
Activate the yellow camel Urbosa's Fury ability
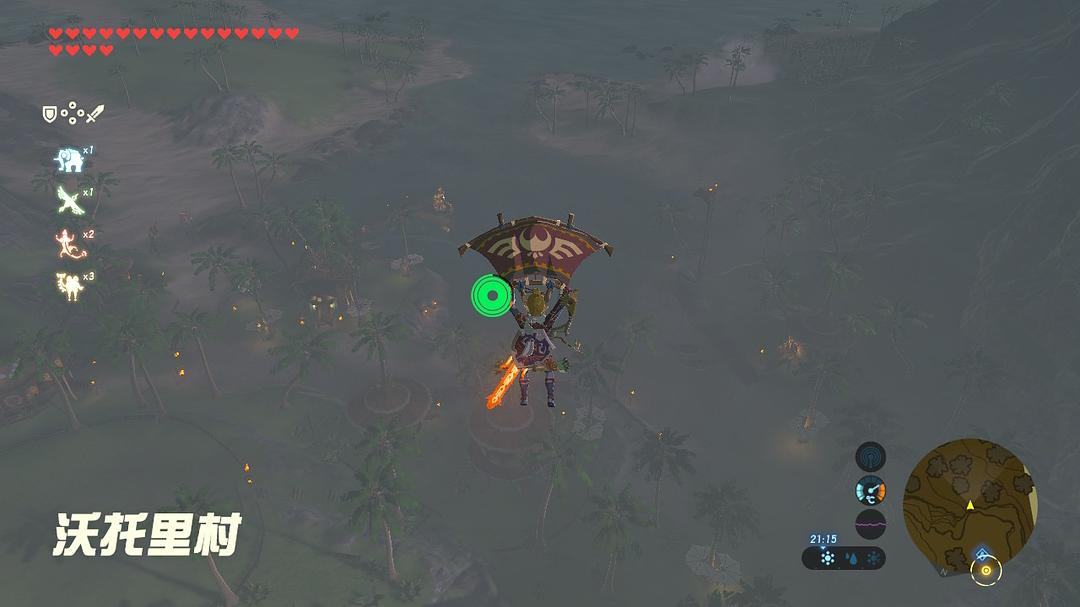pyautogui.click(x=68, y=284)
